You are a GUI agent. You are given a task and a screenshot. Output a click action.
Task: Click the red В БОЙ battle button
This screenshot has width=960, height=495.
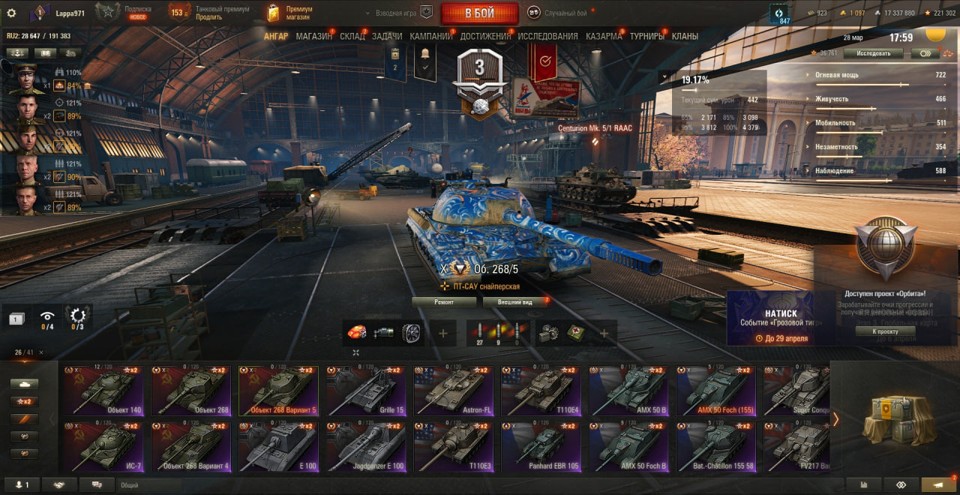[479, 13]
